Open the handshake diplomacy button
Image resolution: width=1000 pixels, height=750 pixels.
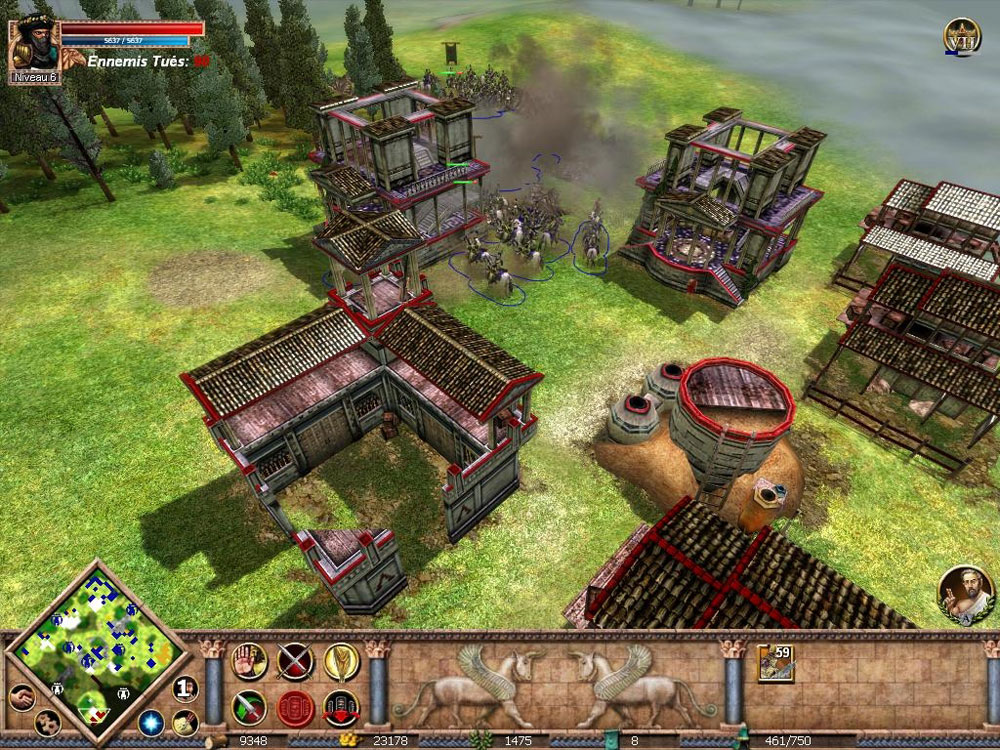pyautogui.click(x=21, y=697)
